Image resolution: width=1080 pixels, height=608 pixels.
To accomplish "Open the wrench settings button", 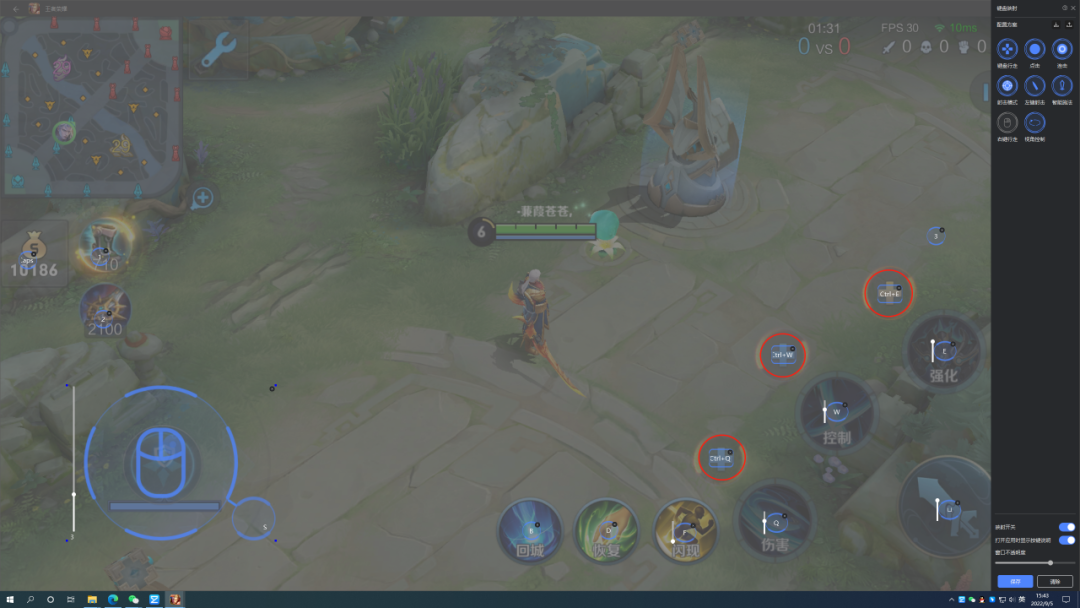I will (217, 50).
